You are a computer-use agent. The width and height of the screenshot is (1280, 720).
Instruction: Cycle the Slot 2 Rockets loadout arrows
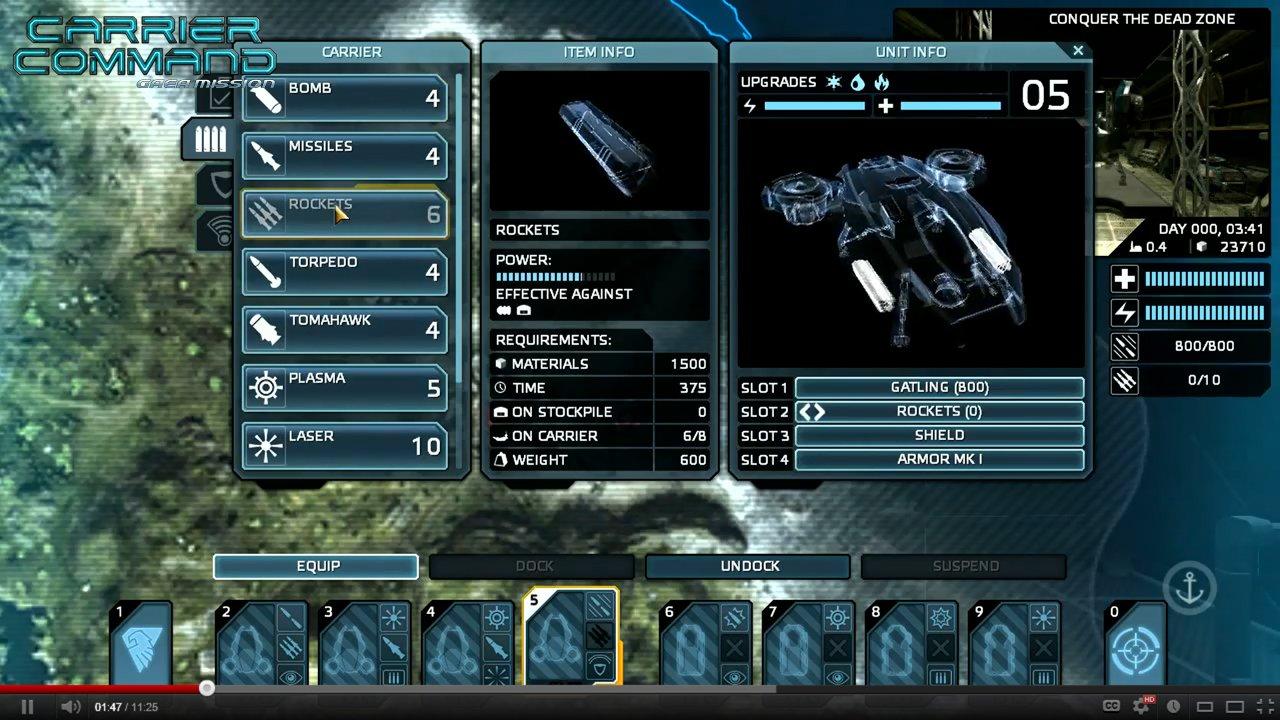[x=812, y=411]
